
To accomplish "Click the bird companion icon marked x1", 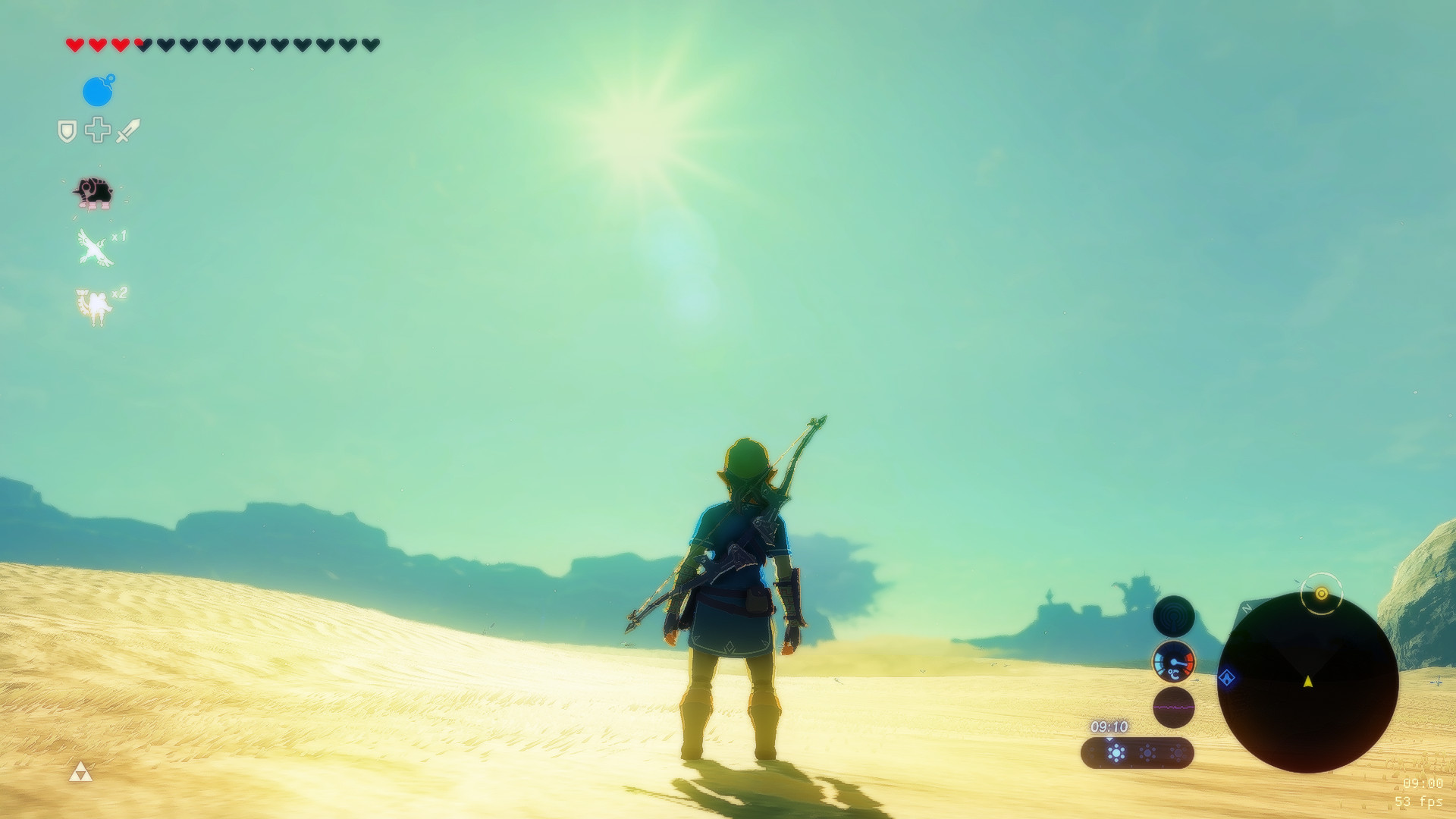I will (95, 246).
